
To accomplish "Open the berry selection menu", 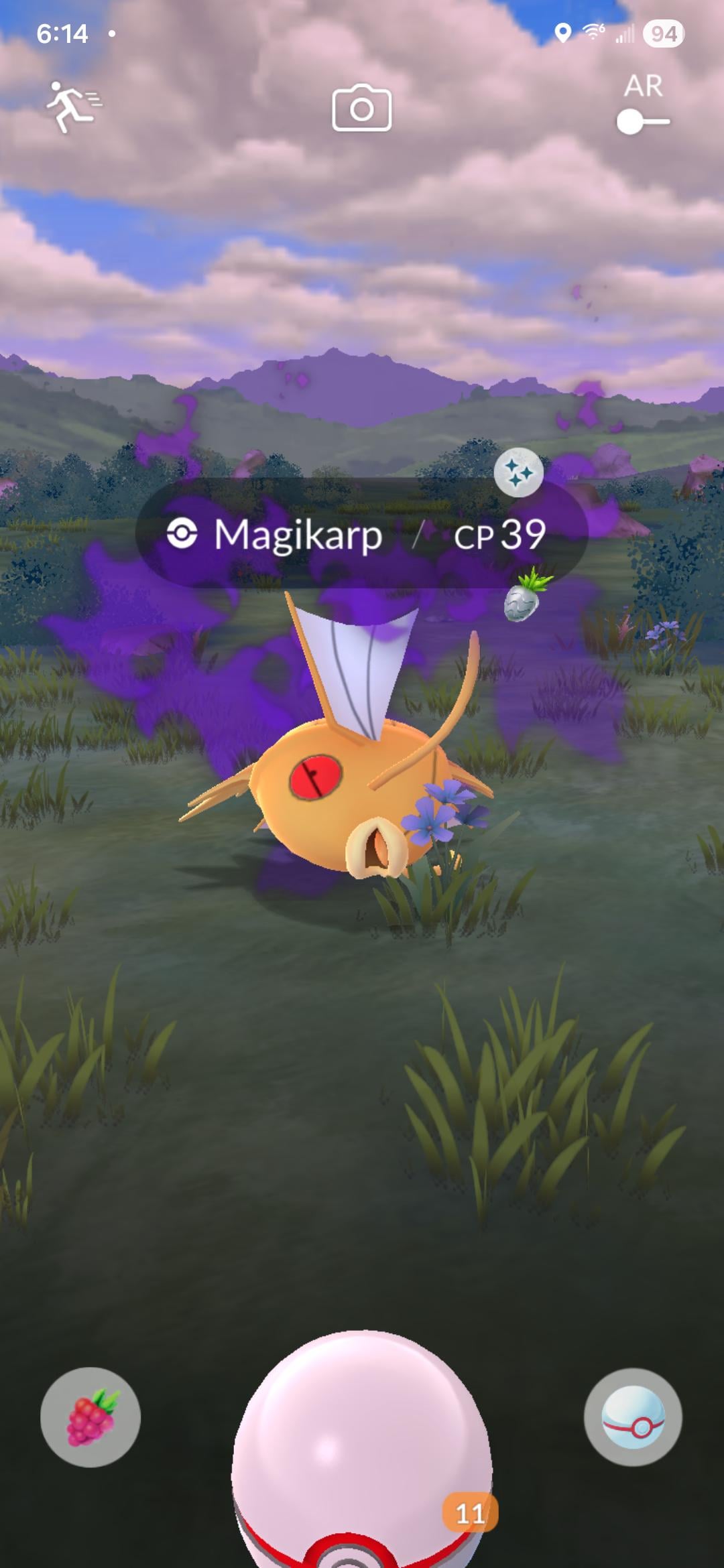I will click(x=90, y=1417).
